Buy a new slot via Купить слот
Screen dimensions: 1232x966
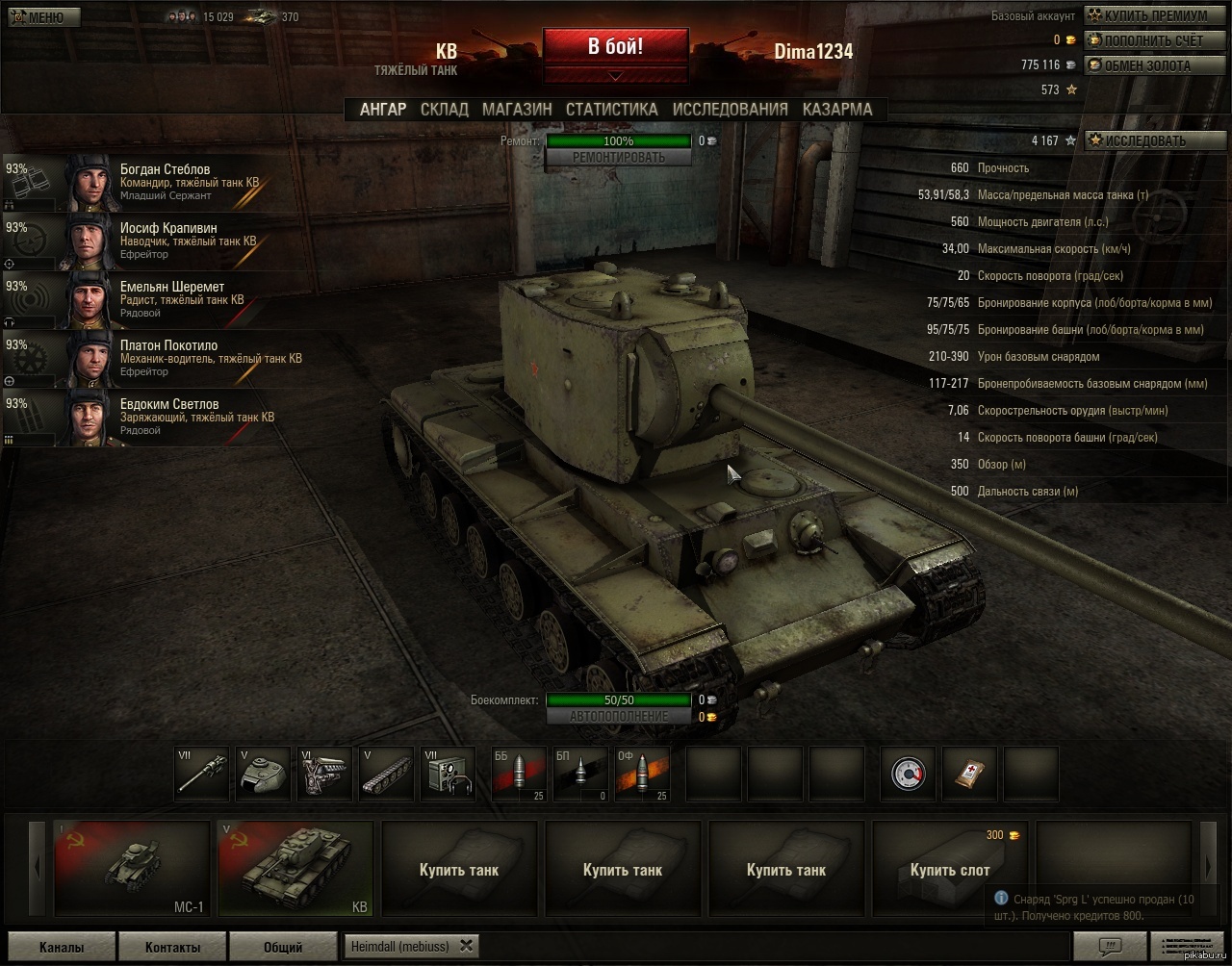tap(950, 870)
